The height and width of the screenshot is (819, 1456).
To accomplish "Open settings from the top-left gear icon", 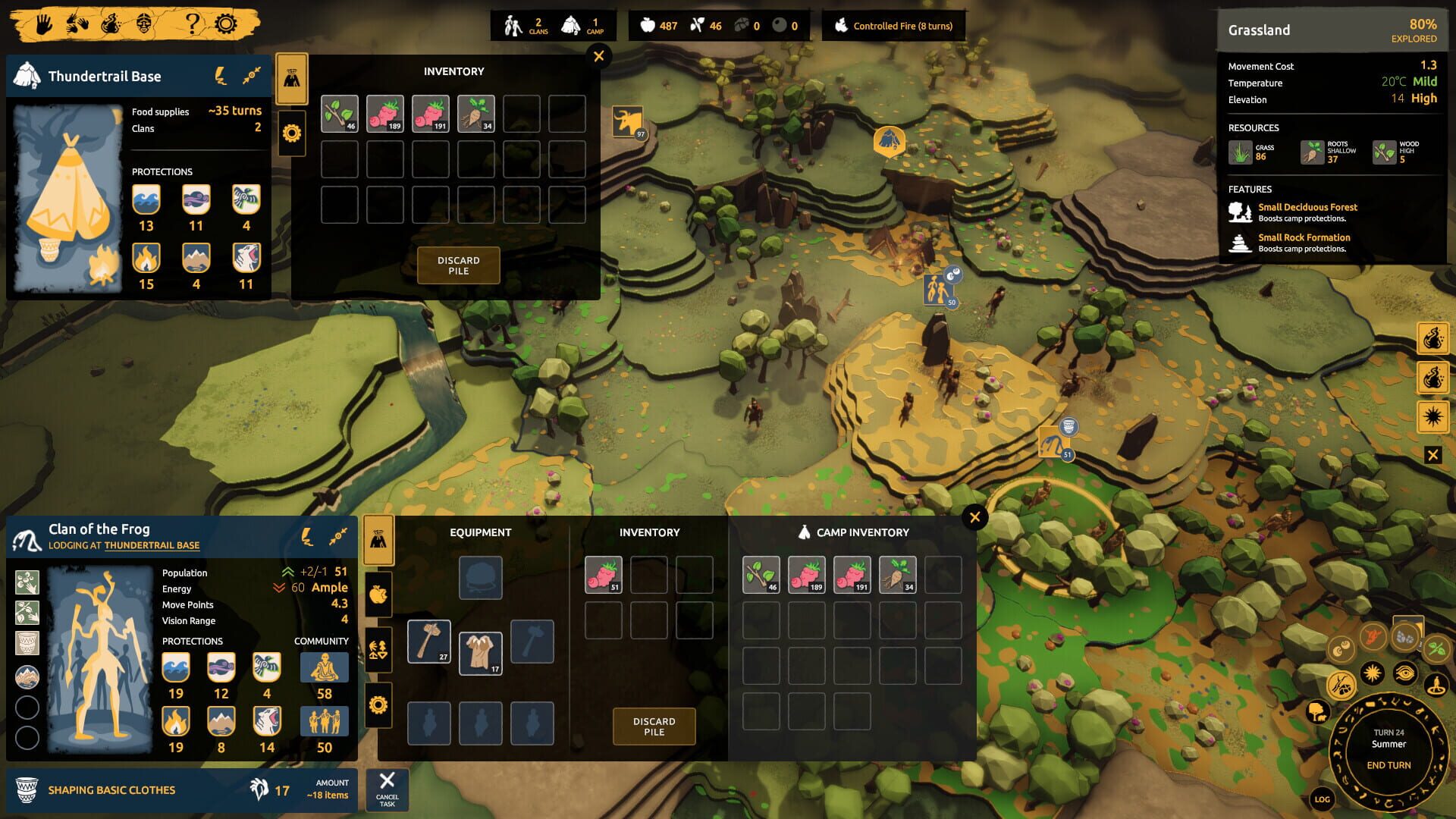I will click(x=225, y=24).
